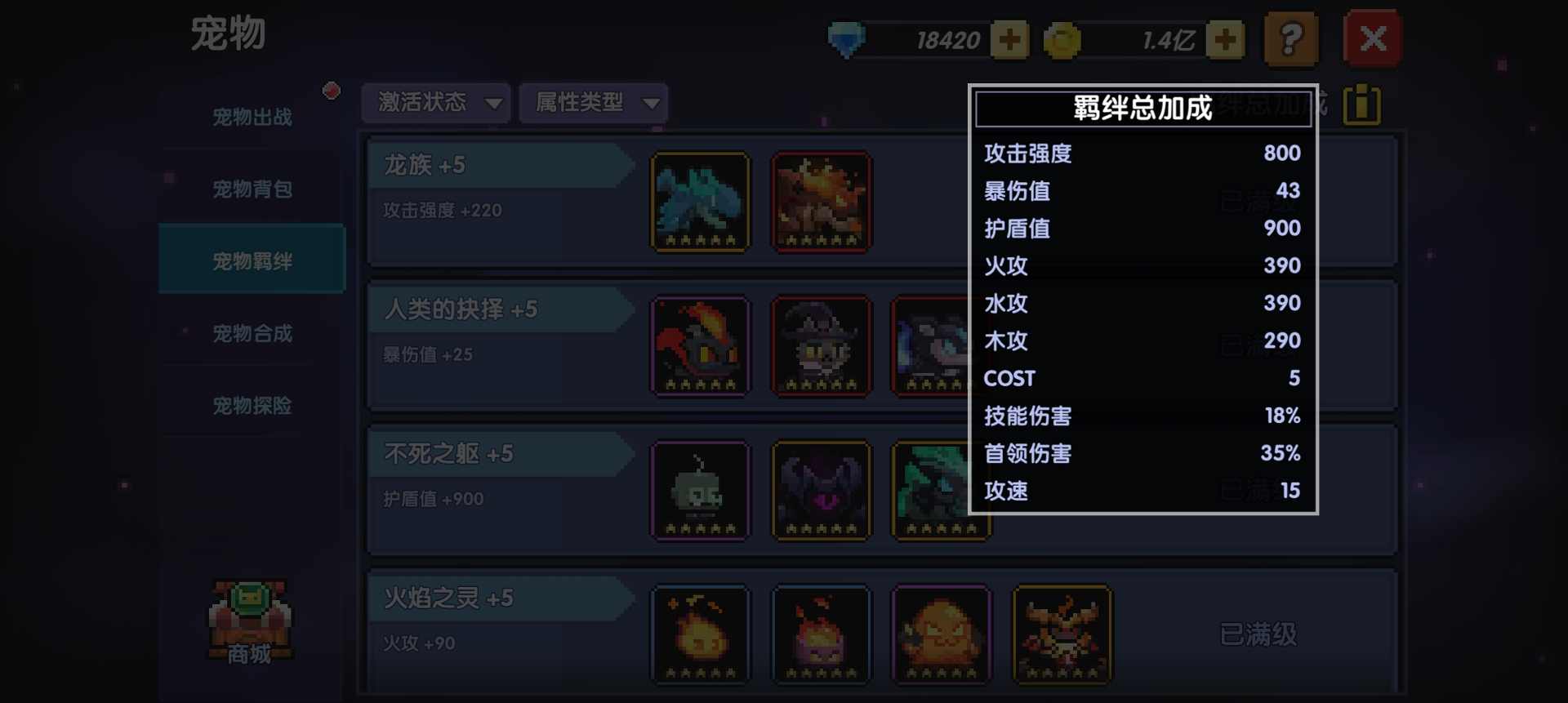Select the first dragon pet in 龙族 bond
The height and width of the screenshot is (703, 1568).
point(700,202)
